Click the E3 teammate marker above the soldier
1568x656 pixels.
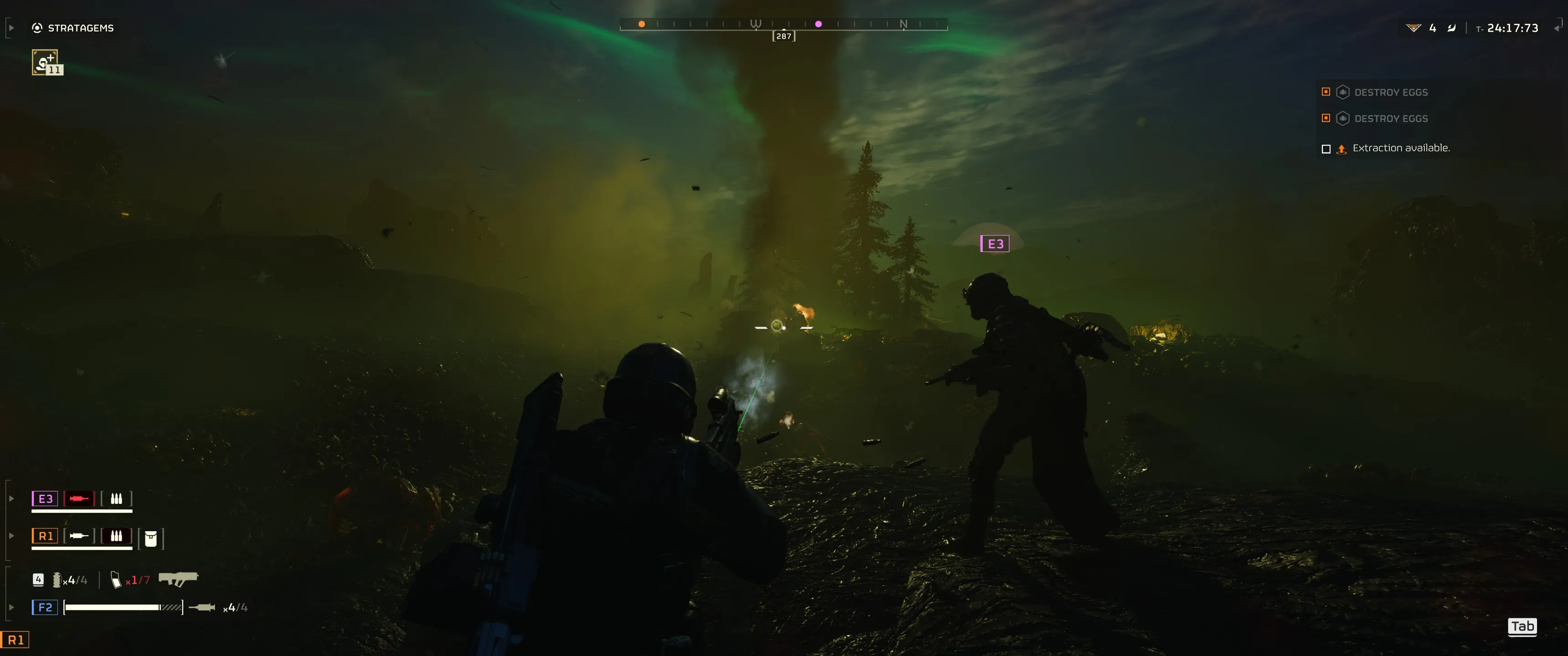[995, 244]
